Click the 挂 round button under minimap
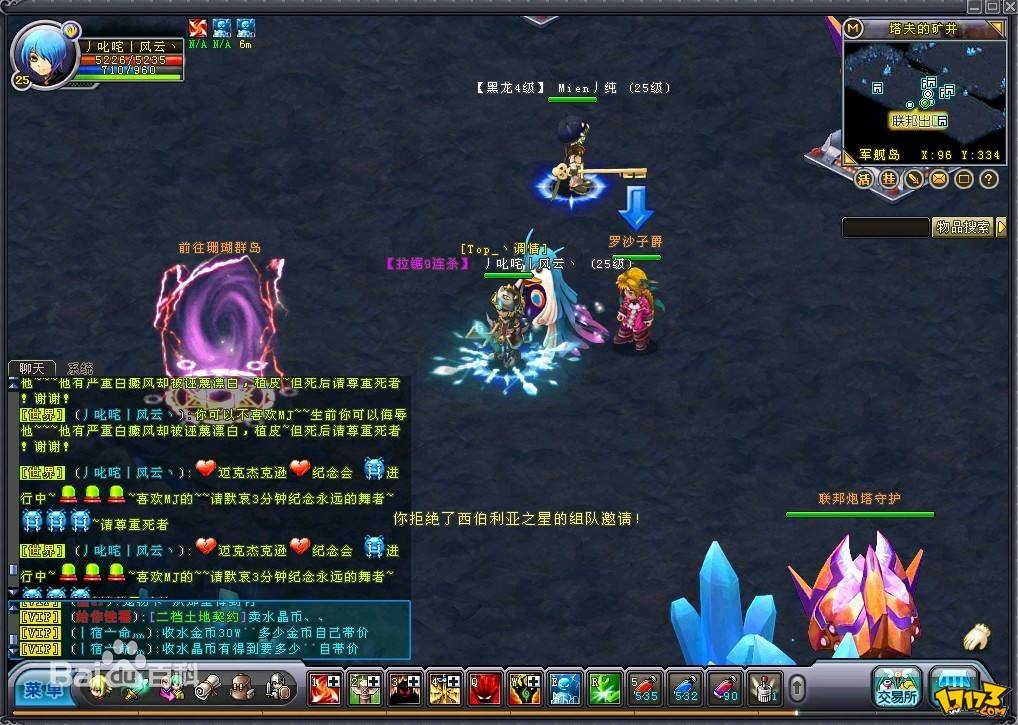Screen dimensions: 1018x725 [x=889, y=179]
